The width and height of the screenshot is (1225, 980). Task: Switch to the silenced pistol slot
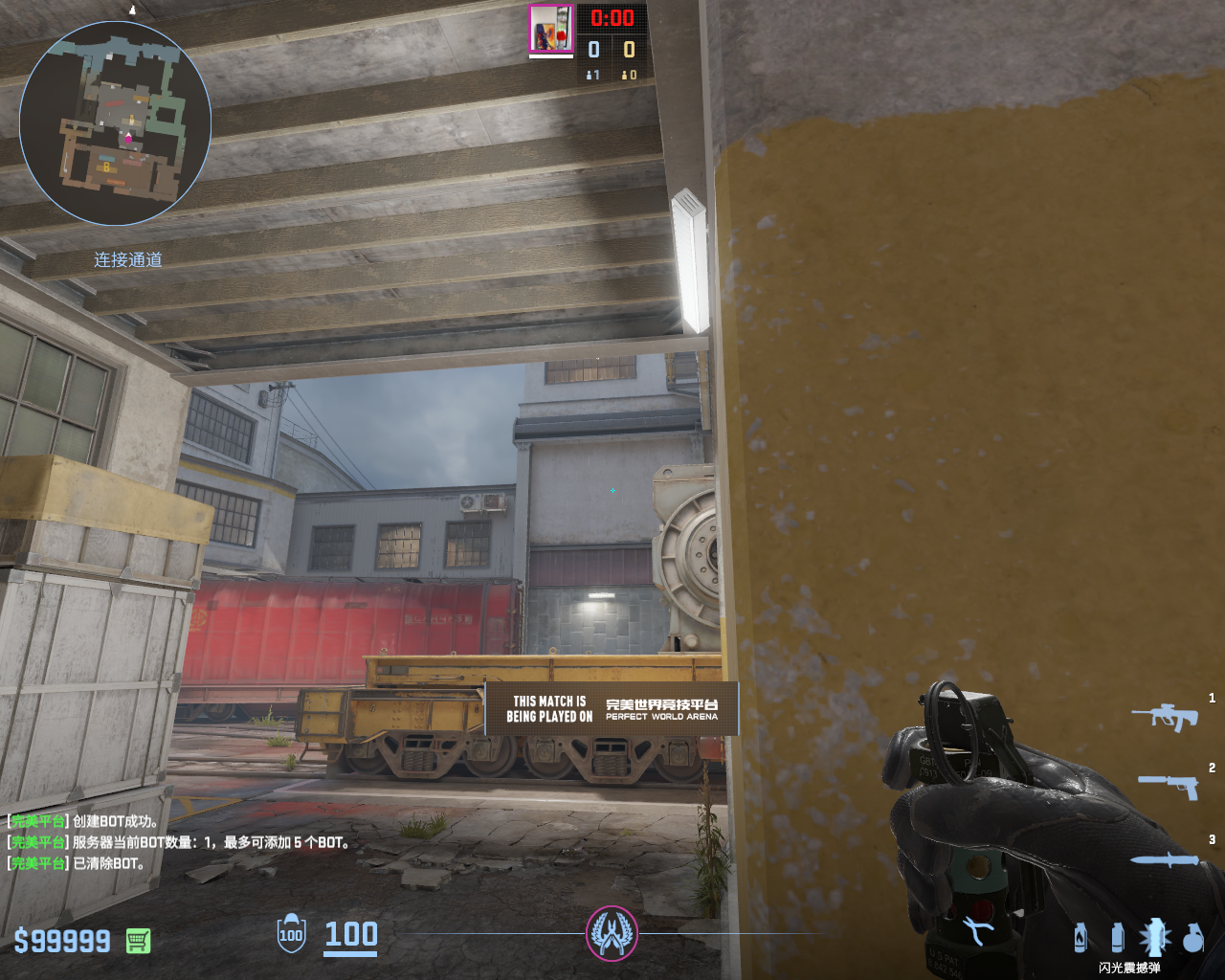click(1168, 786)
